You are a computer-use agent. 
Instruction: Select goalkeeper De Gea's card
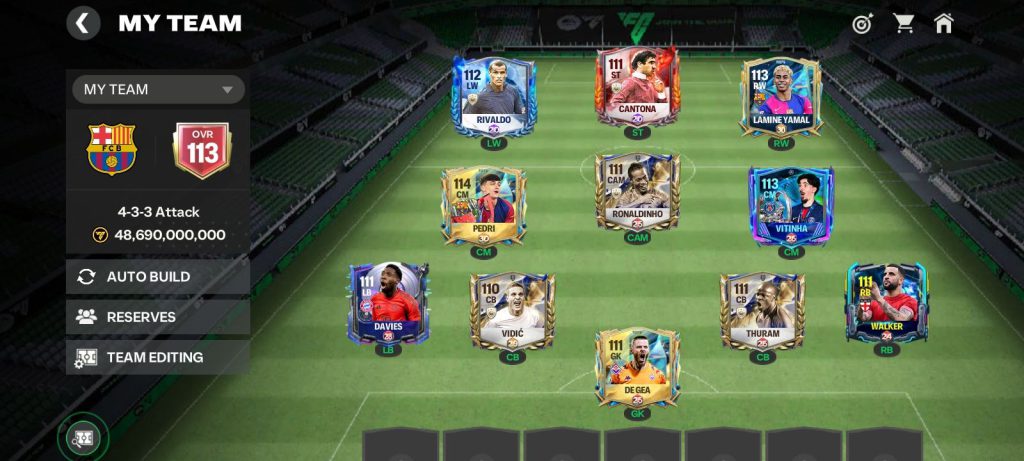click(637, 366)
